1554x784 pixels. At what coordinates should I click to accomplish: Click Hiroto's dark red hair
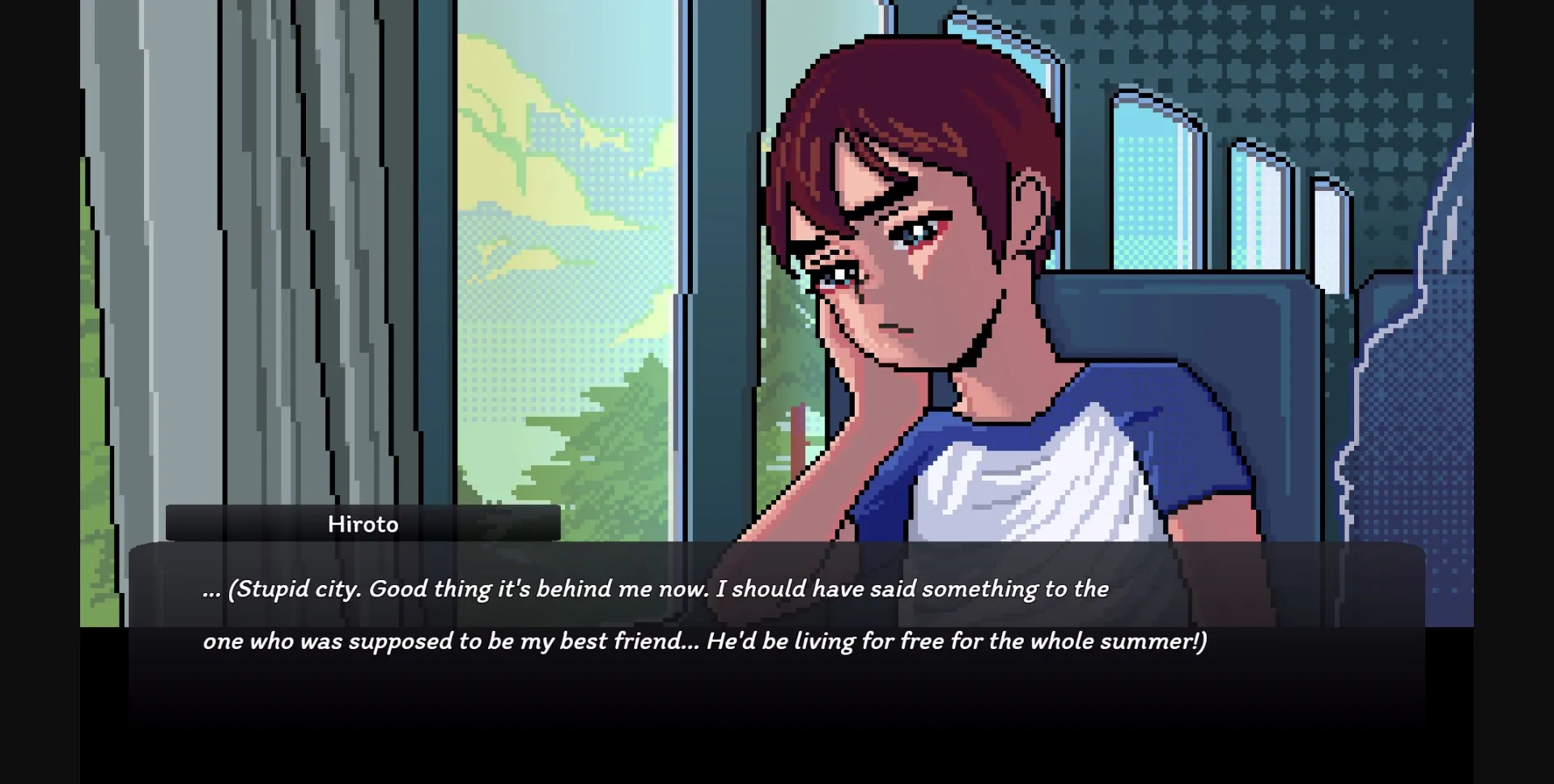pyautogui.click(x=890, y=105)
